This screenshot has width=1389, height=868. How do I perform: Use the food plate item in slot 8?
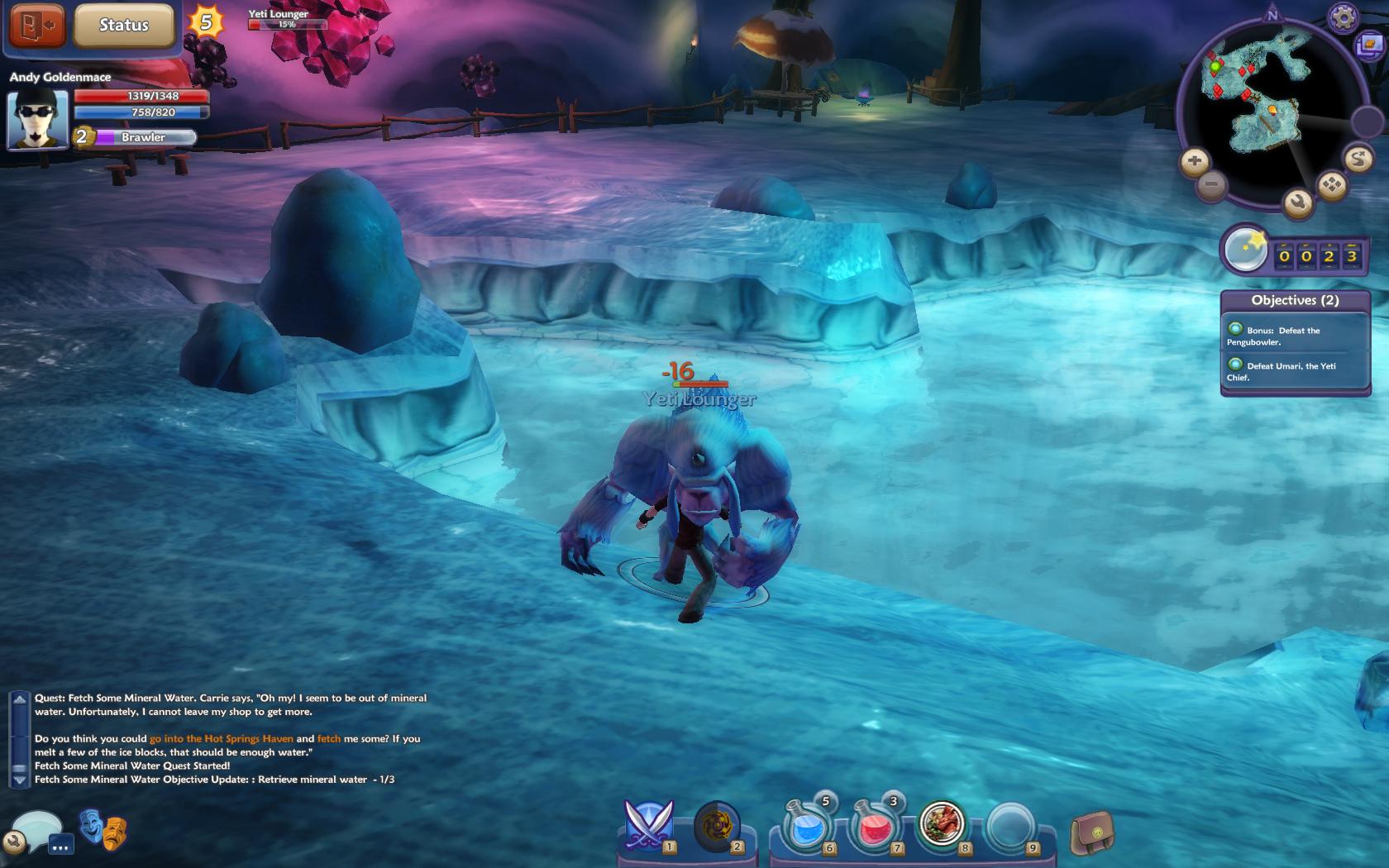942,824
